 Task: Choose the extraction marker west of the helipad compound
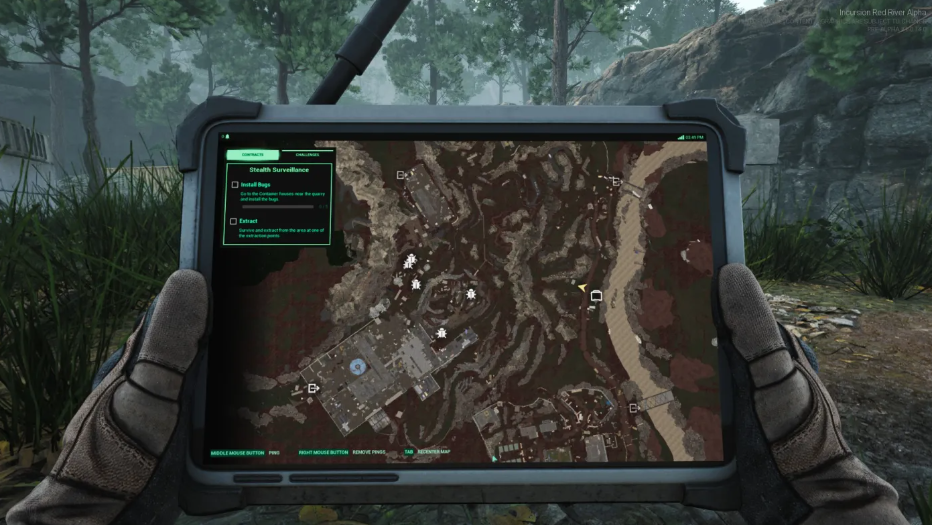pyautogui.click(x=313, y=388)
